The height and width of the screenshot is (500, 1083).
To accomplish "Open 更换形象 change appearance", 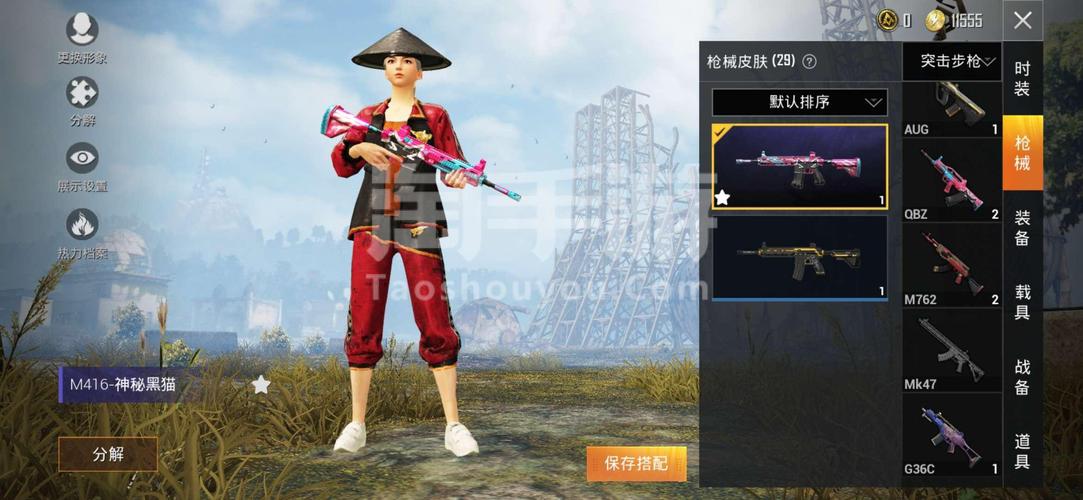I will click(82, 37).
